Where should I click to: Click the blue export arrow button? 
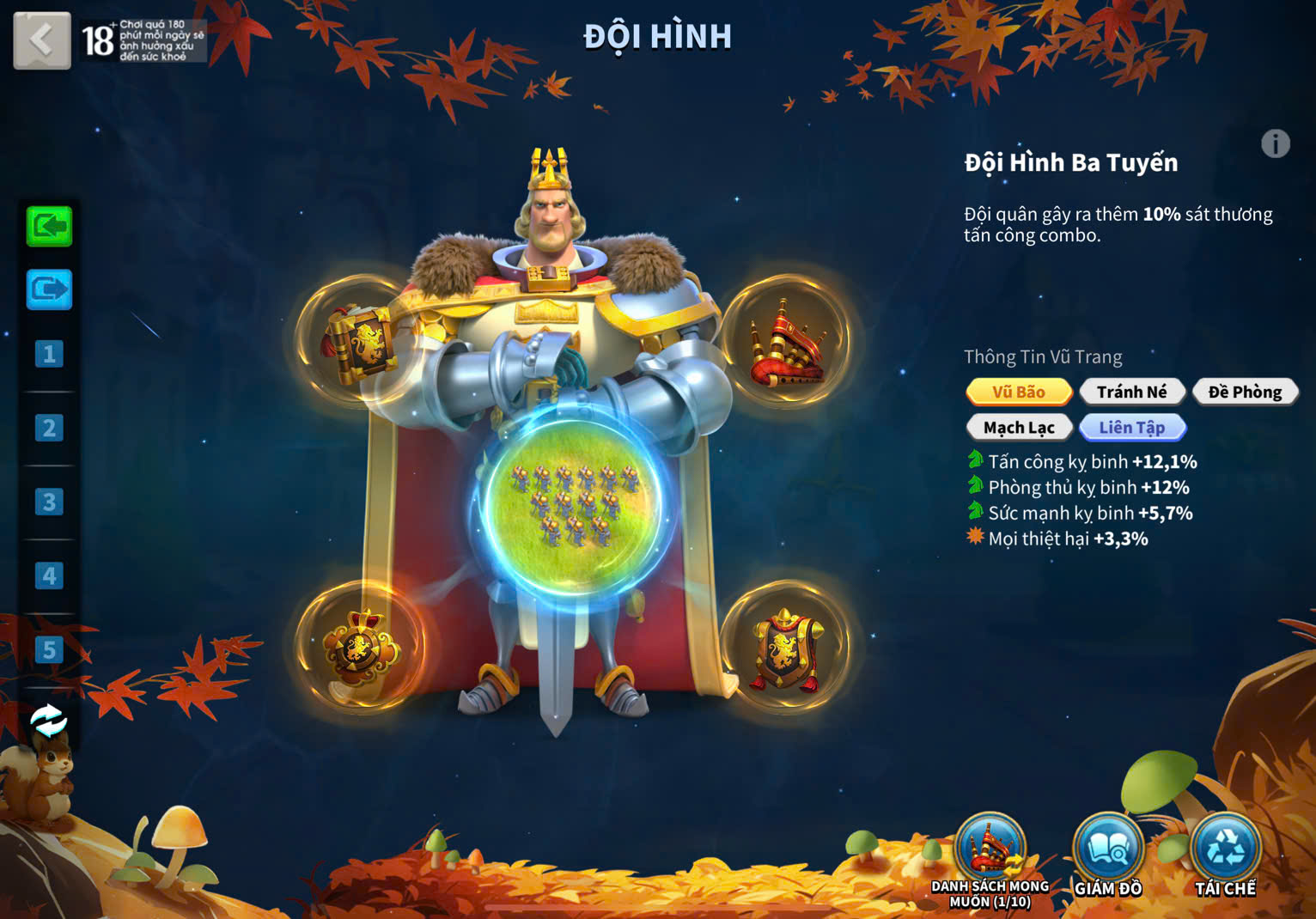[49, 290]
